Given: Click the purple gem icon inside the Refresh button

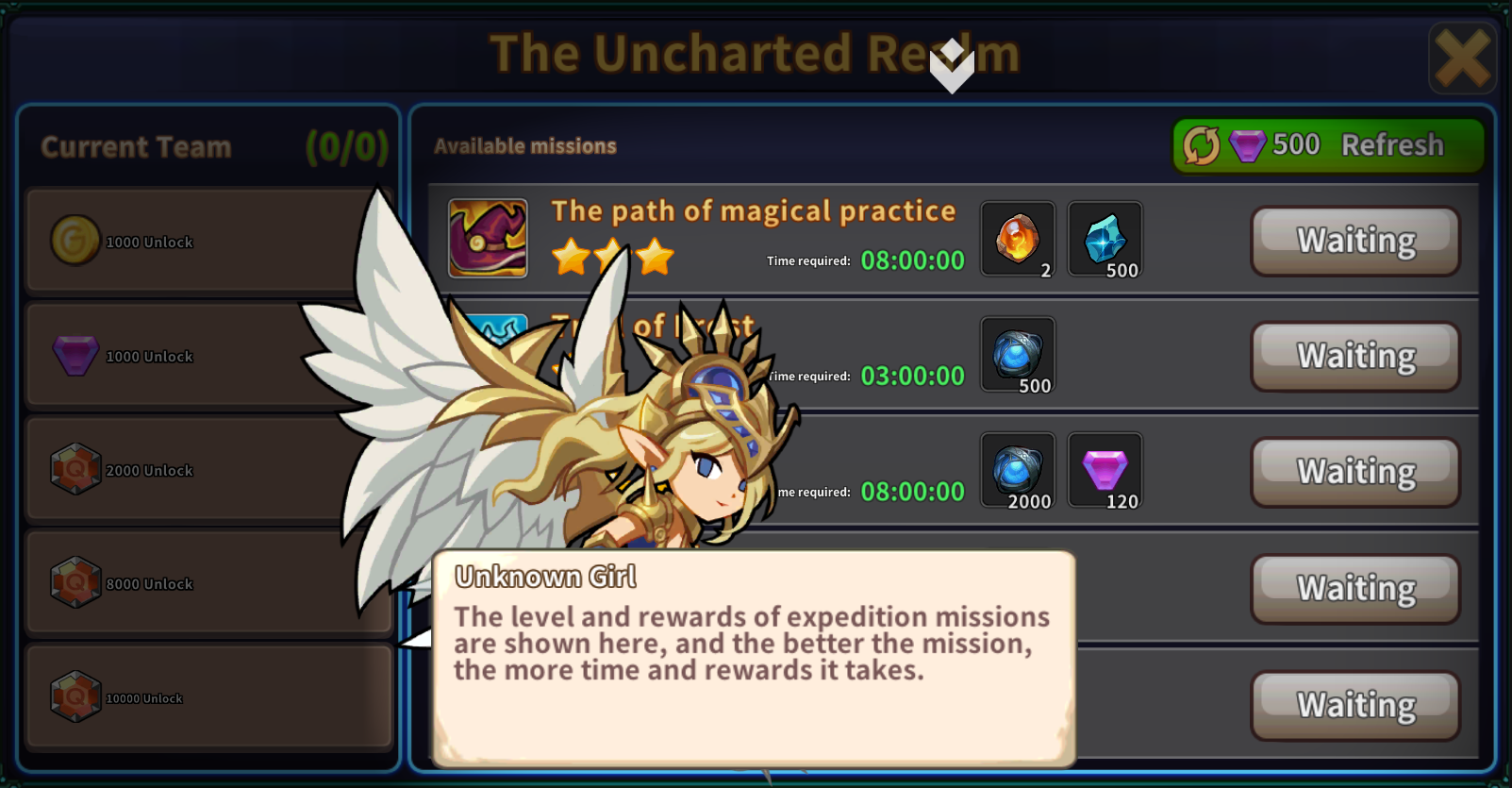Looking at the screenshot, I should 1247,144.
